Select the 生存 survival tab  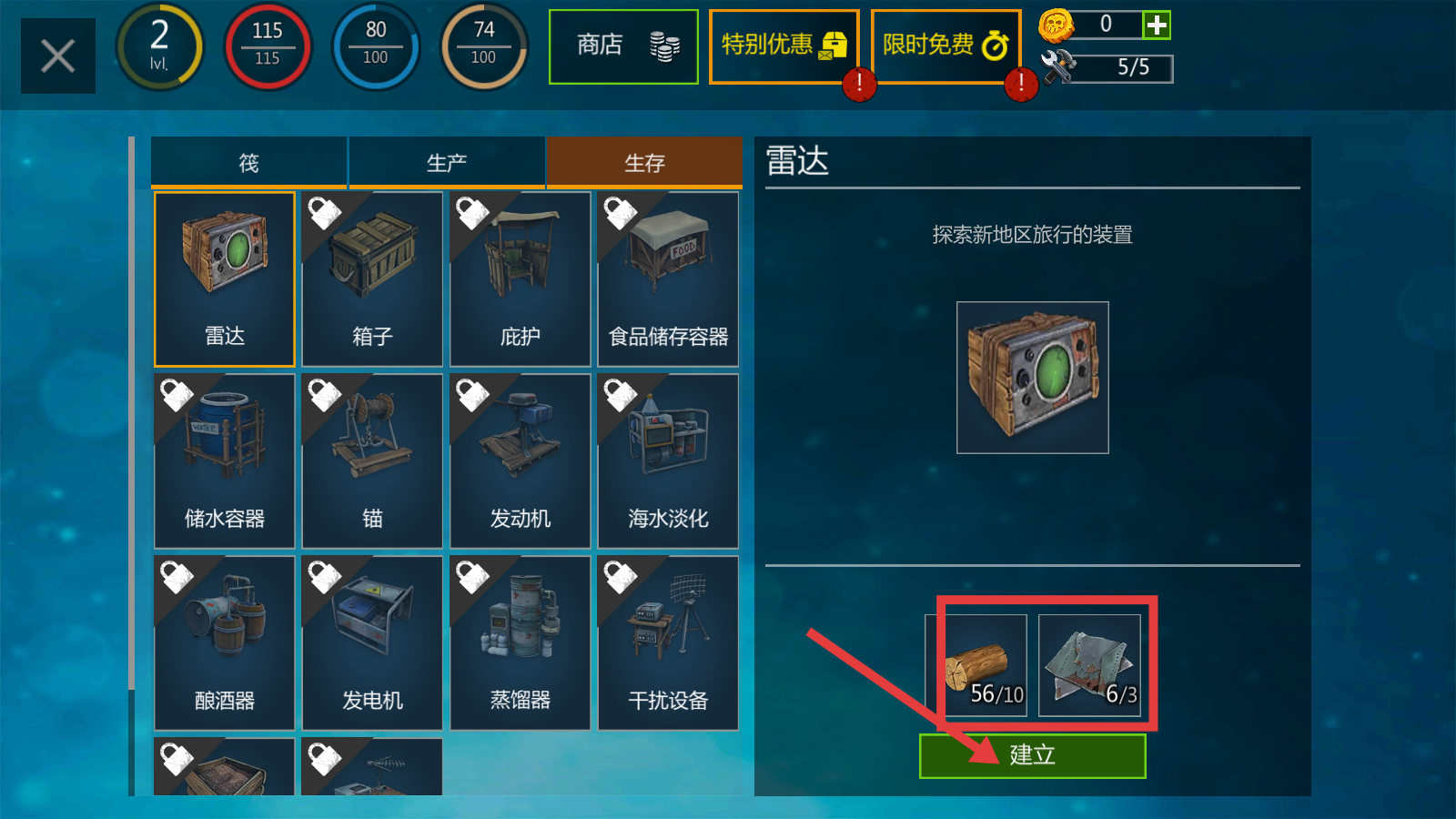[644, 163]
